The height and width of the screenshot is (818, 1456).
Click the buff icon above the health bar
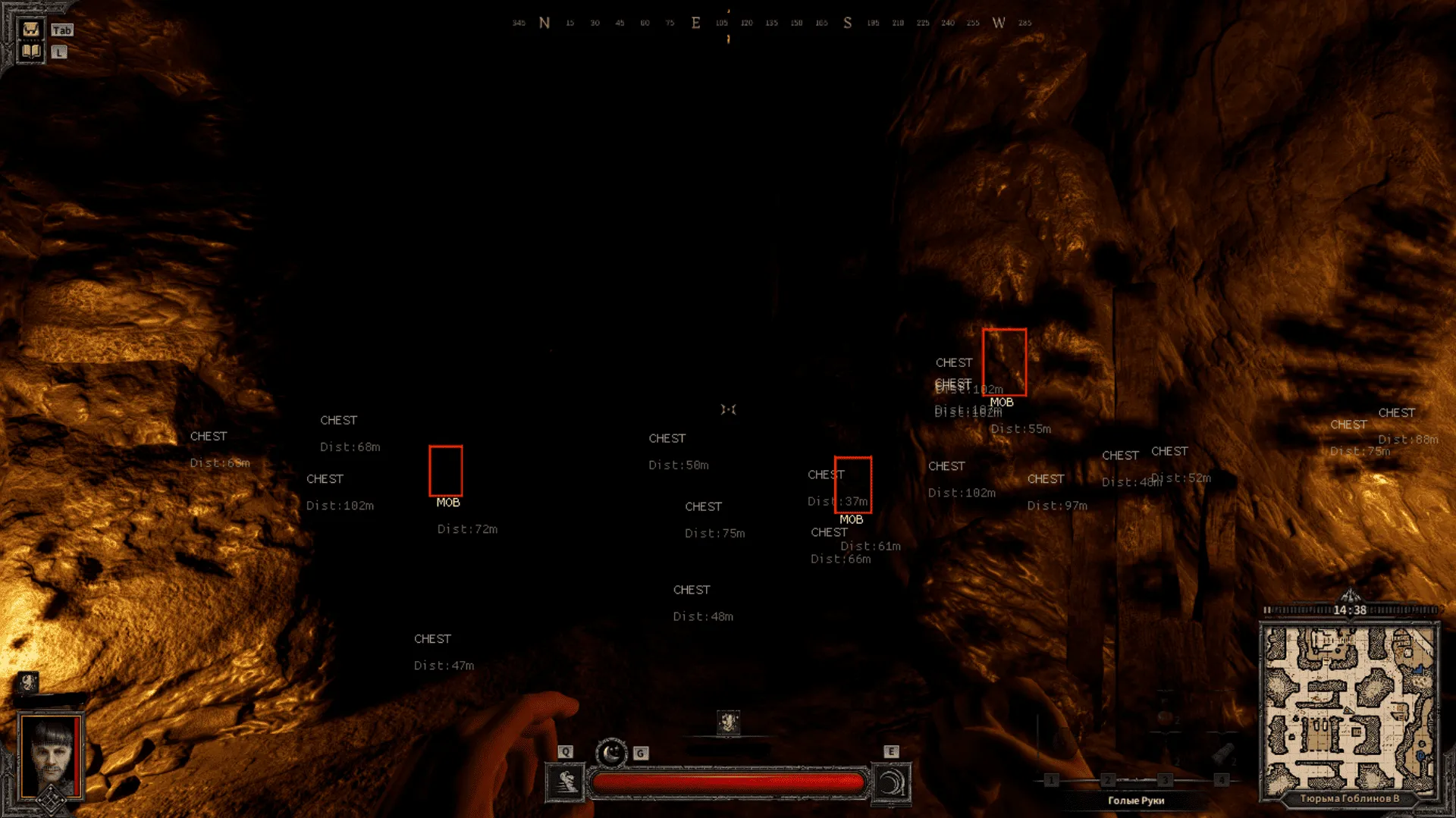point(728,722)
